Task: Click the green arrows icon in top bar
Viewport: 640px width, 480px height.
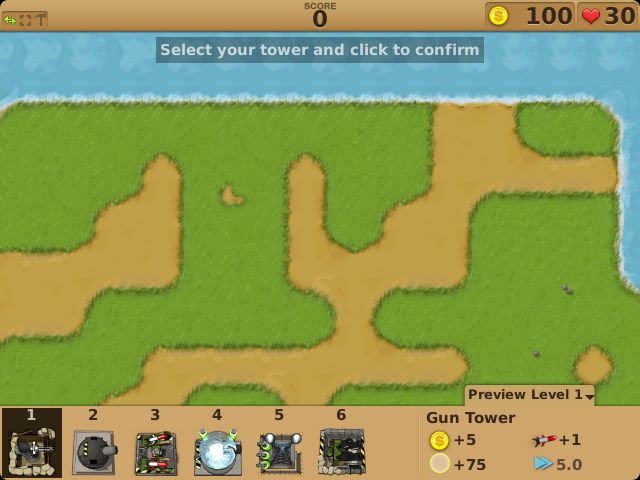Action: tap(10, 19)
